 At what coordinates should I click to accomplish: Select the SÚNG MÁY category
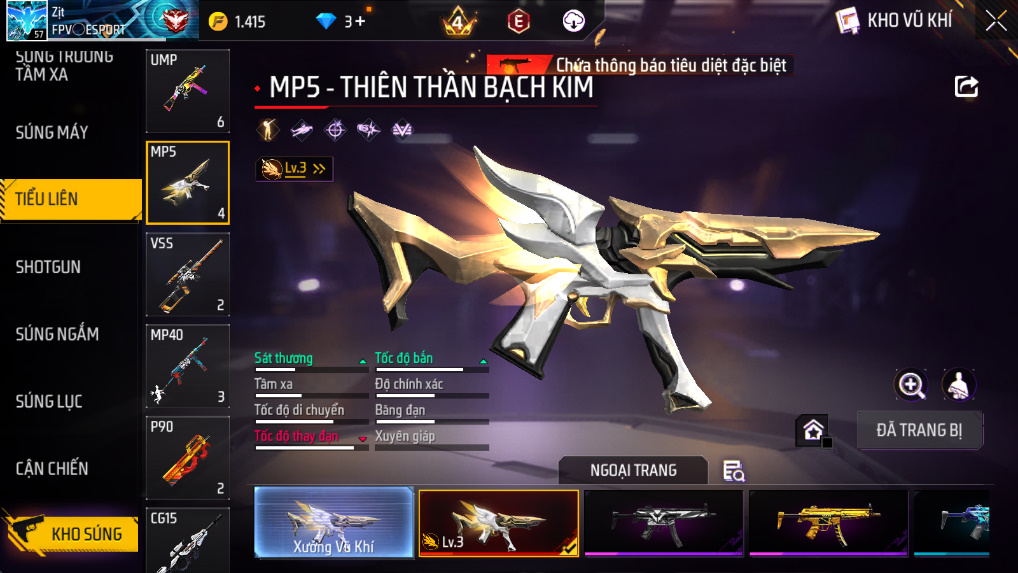[52, 132]
